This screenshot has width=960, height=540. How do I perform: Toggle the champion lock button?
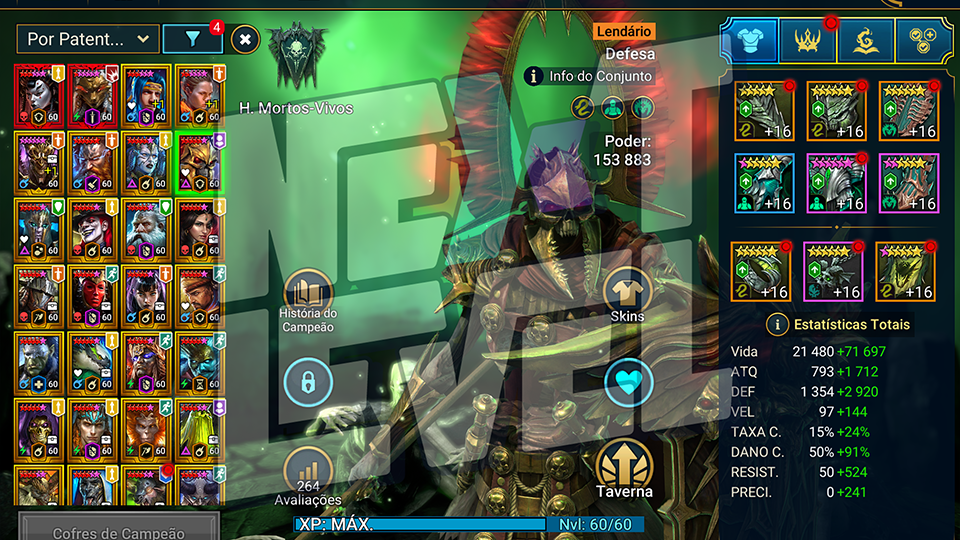click(x=309, y=382)
